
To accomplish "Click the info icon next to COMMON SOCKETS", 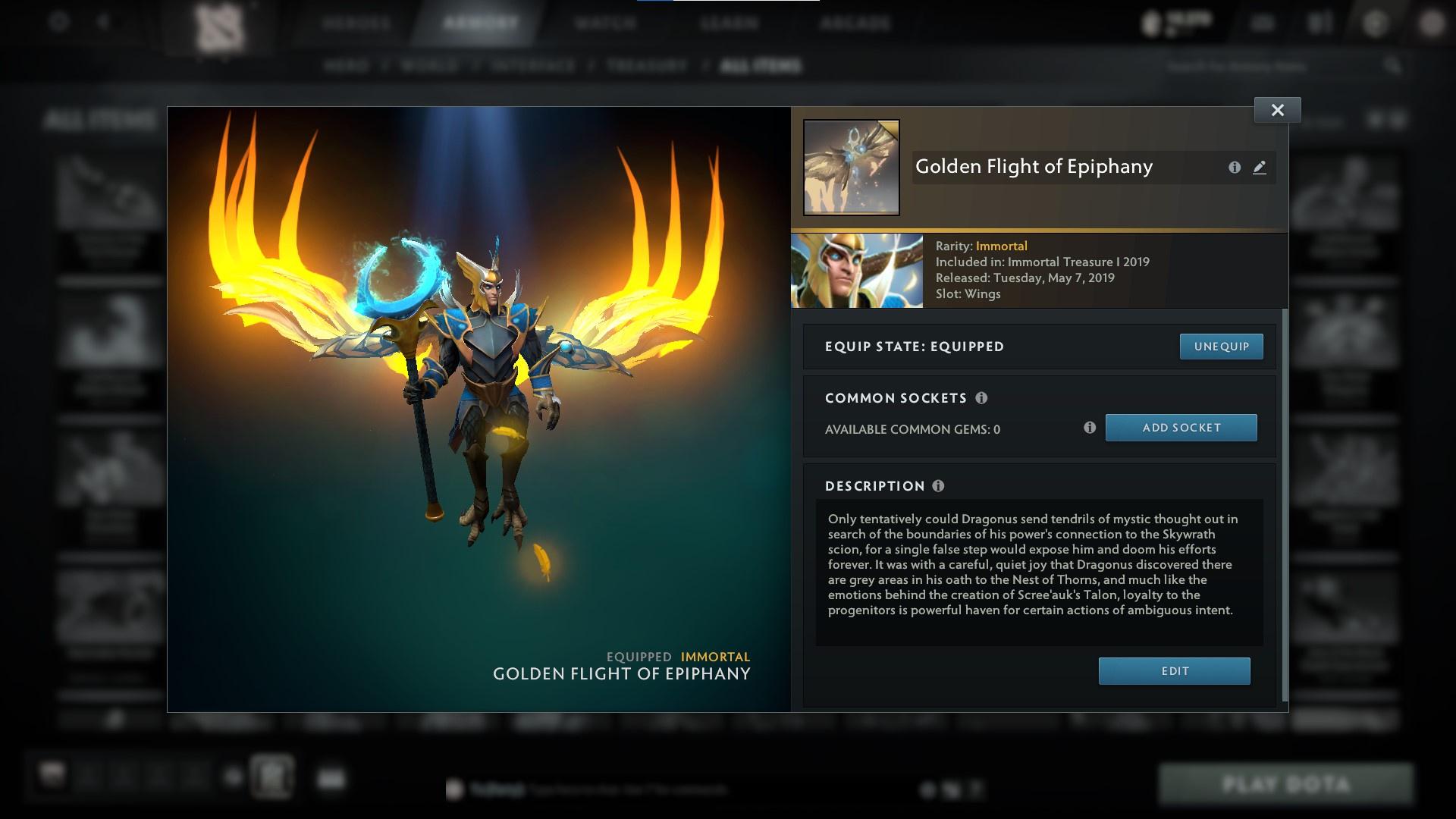I will pos(983,397).
